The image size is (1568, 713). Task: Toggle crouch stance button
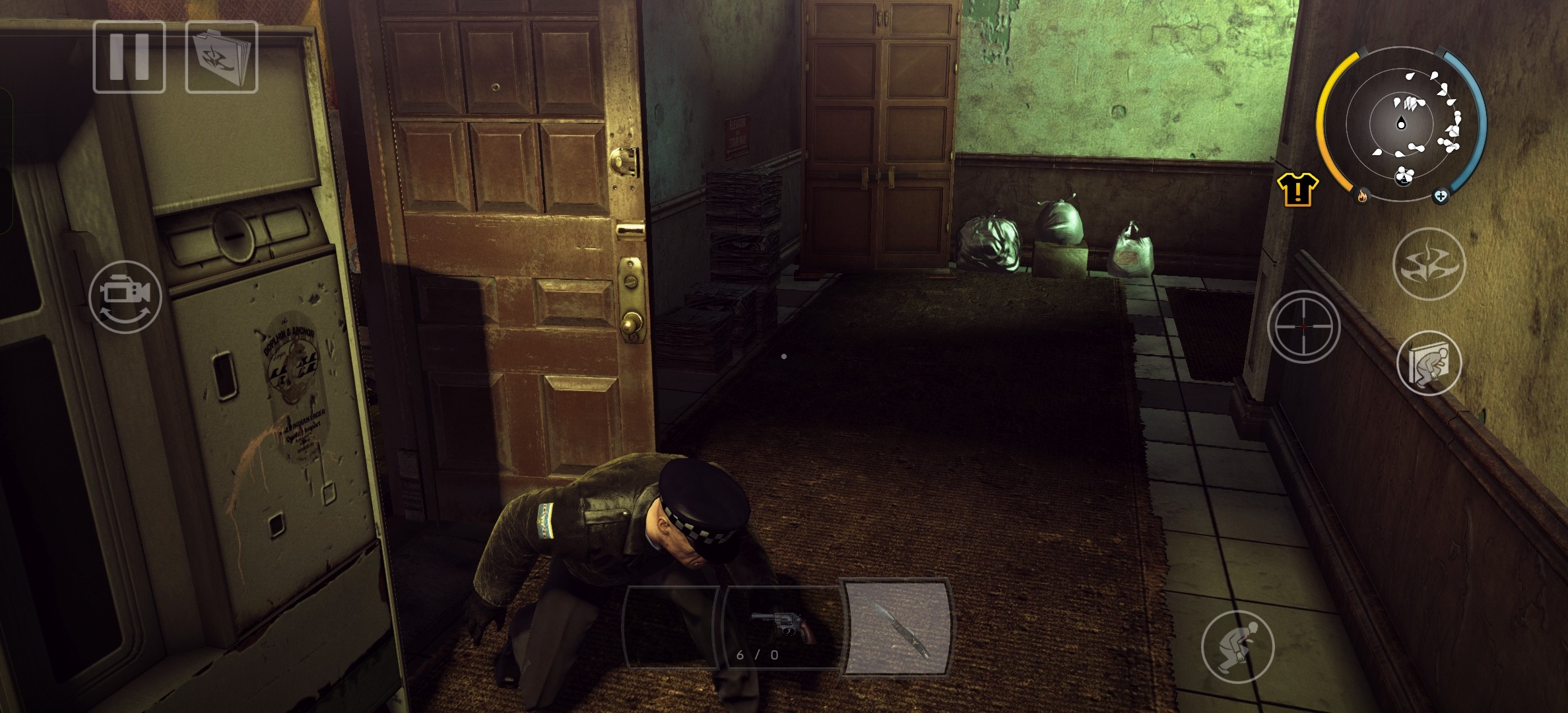click(1237, 646)
